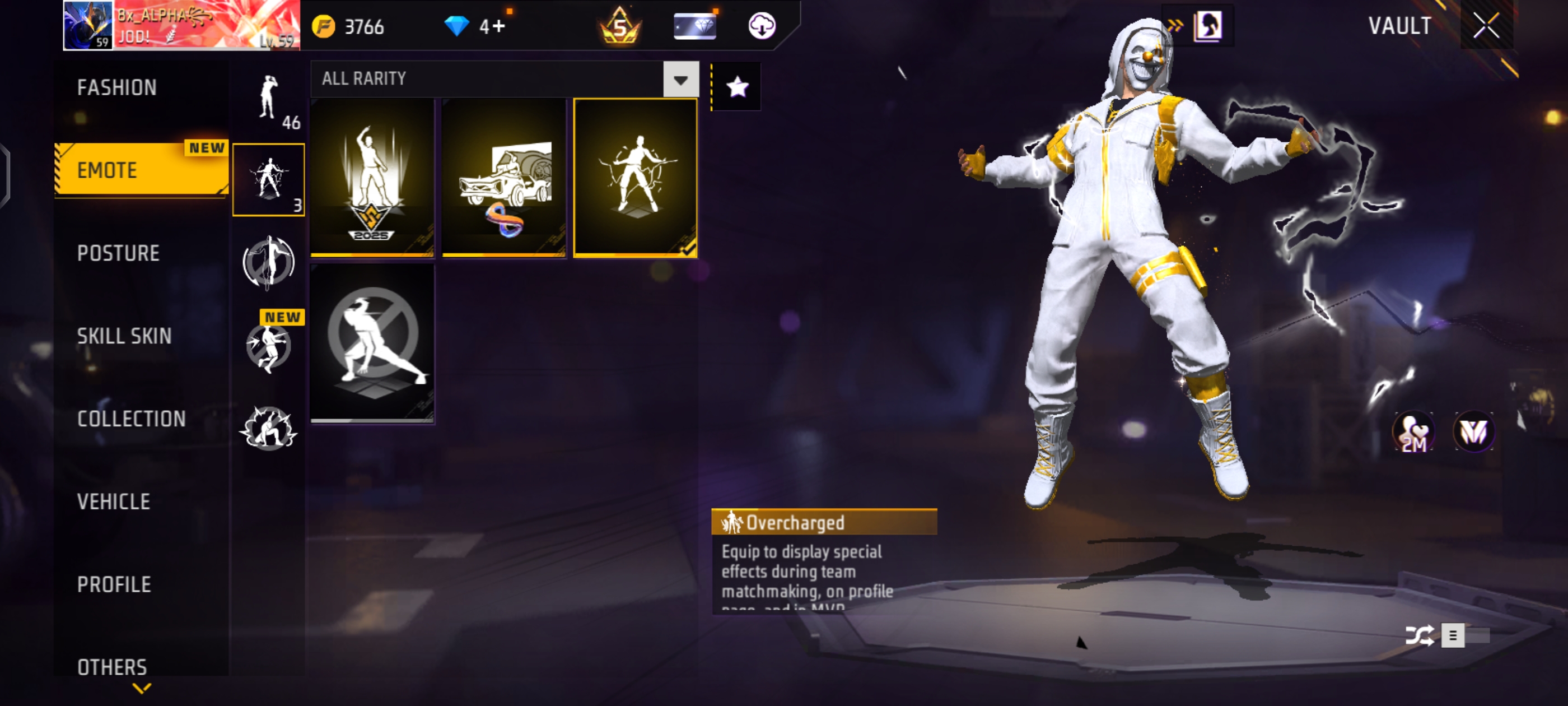The width and height of the screenshot is (1568, 706).
Task: Click the shuffle arrows icon
Action: click(1418, 635)
